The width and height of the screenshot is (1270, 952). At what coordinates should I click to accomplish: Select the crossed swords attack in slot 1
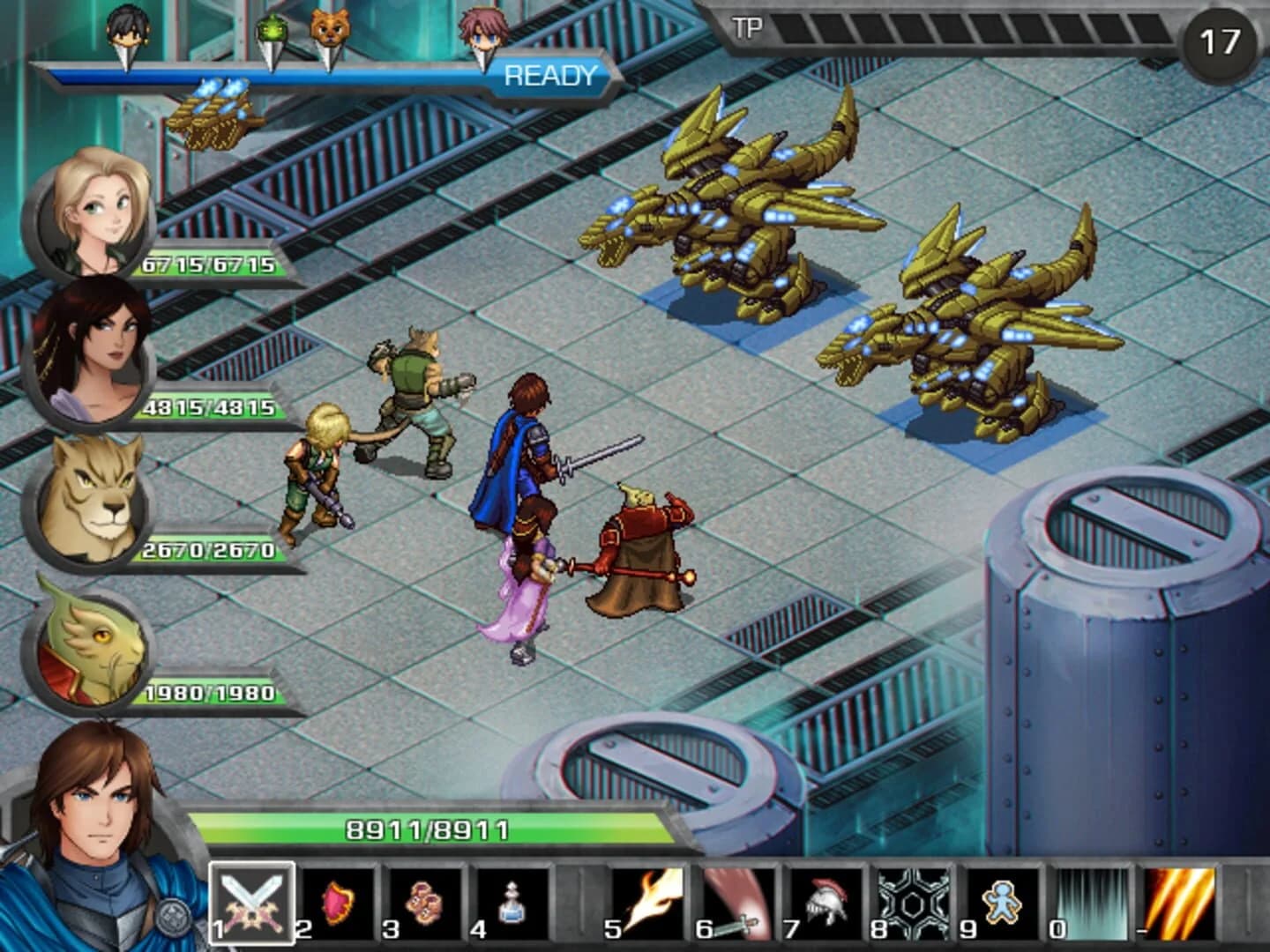250,905
